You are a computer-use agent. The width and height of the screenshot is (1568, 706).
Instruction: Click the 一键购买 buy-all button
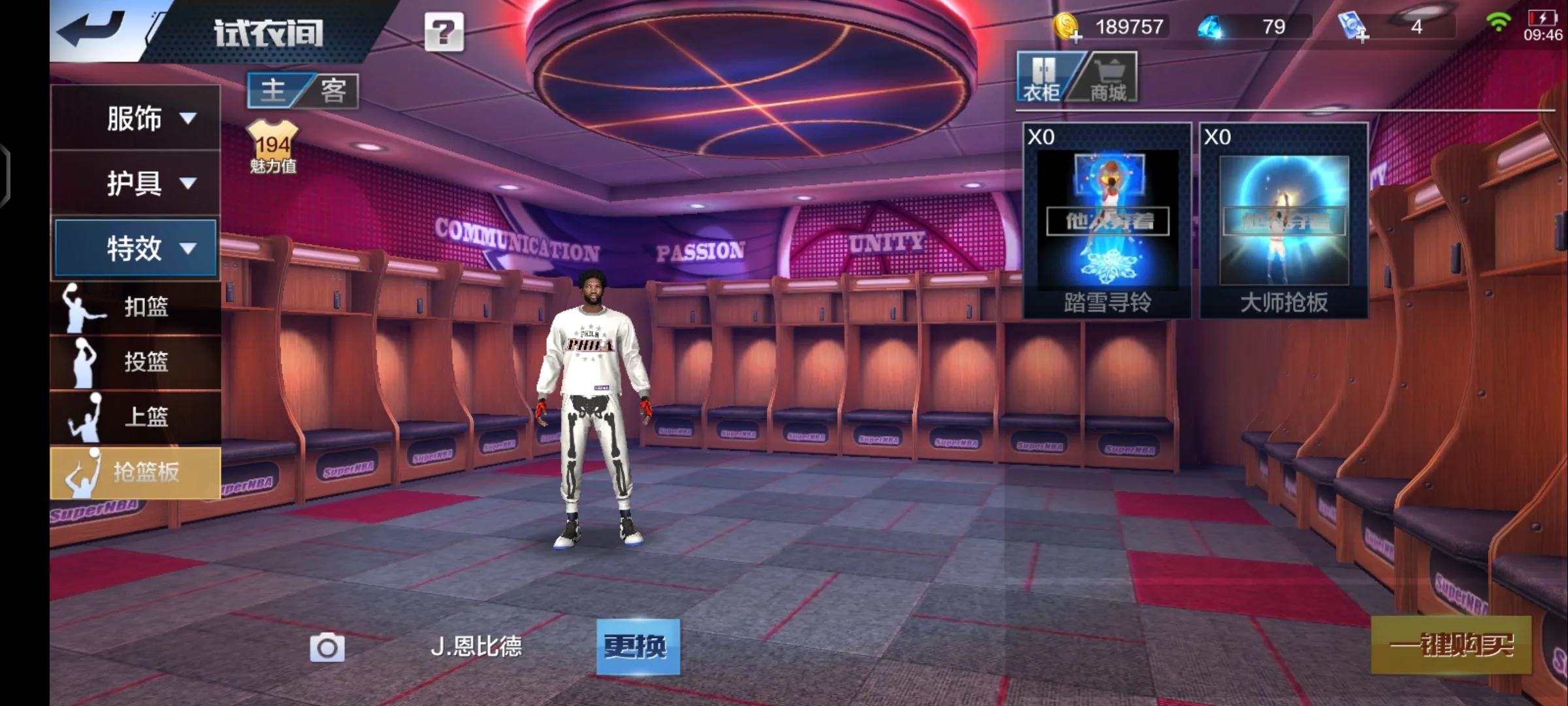(1450, 645)
